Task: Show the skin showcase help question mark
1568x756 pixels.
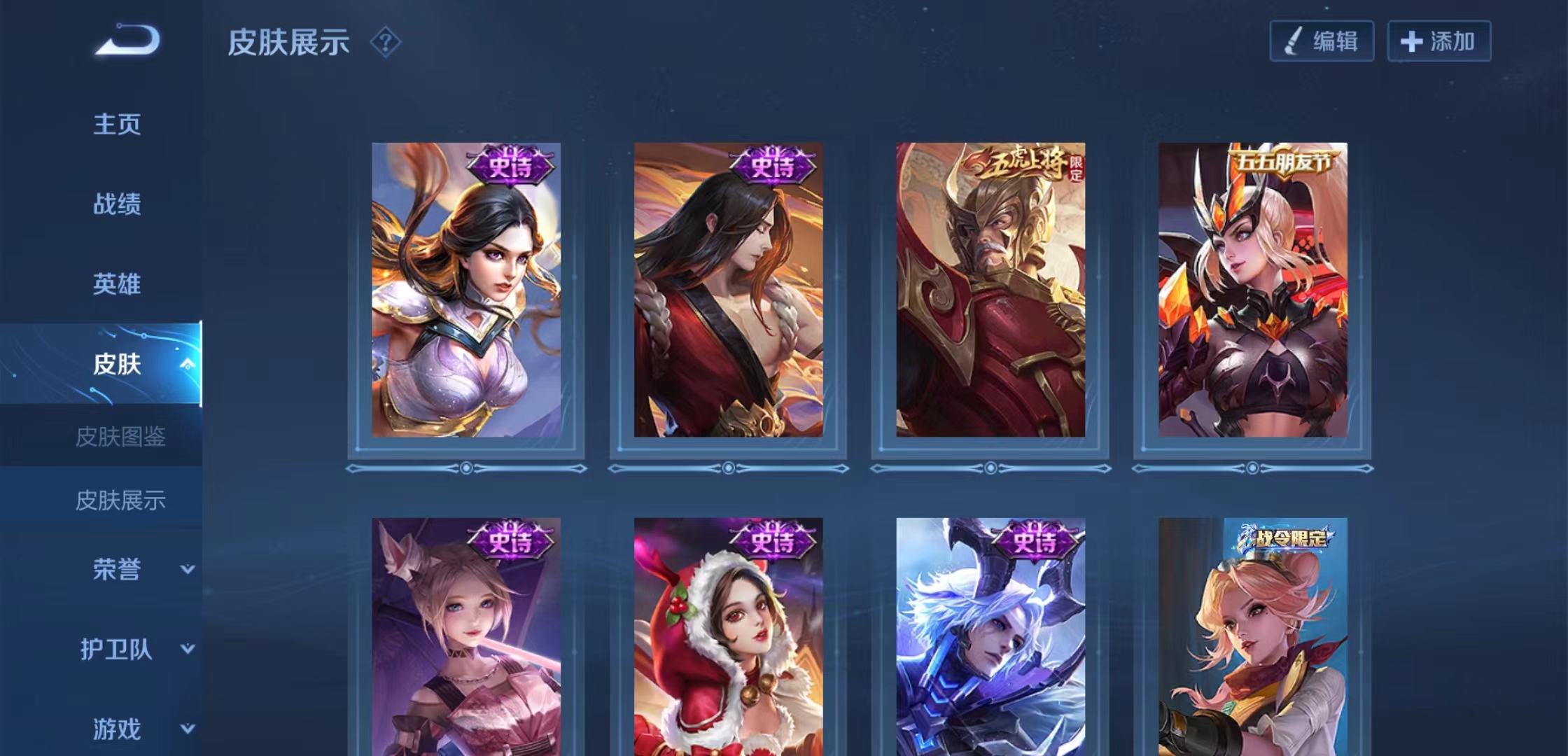Action: click(385, 43)
